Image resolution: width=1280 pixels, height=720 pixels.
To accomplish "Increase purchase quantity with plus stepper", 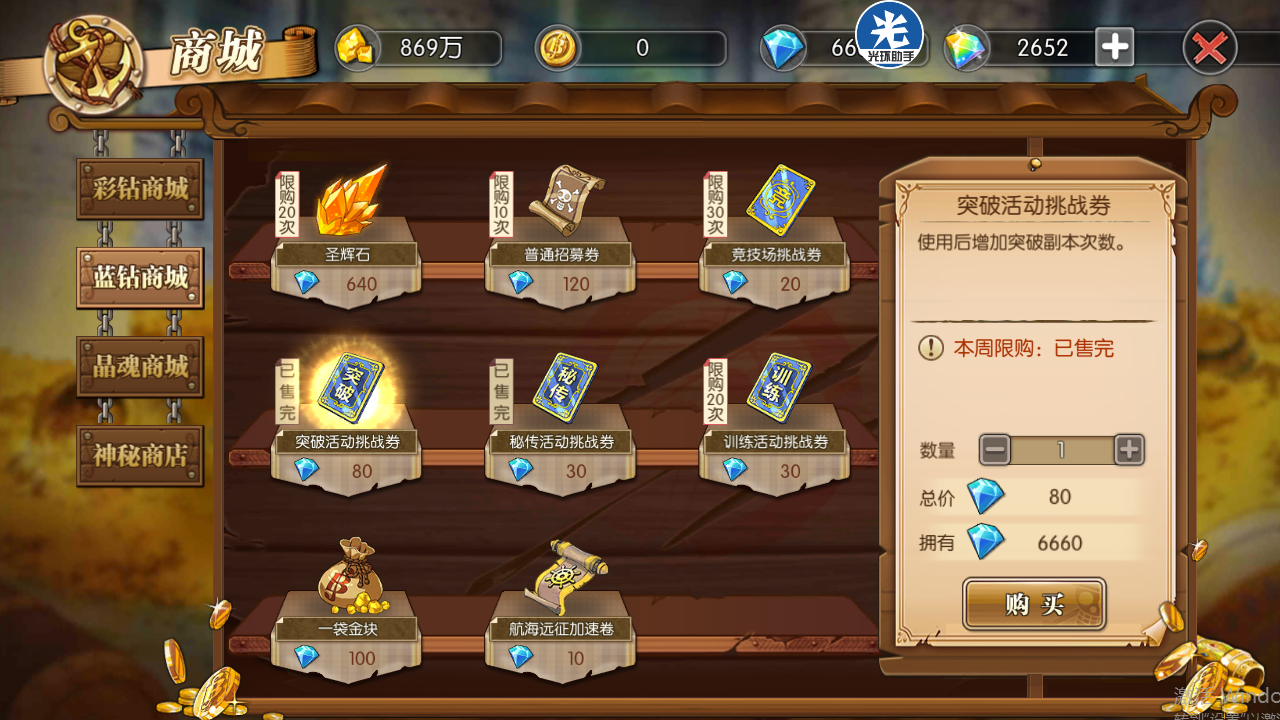I will [x=1129, y=450].
